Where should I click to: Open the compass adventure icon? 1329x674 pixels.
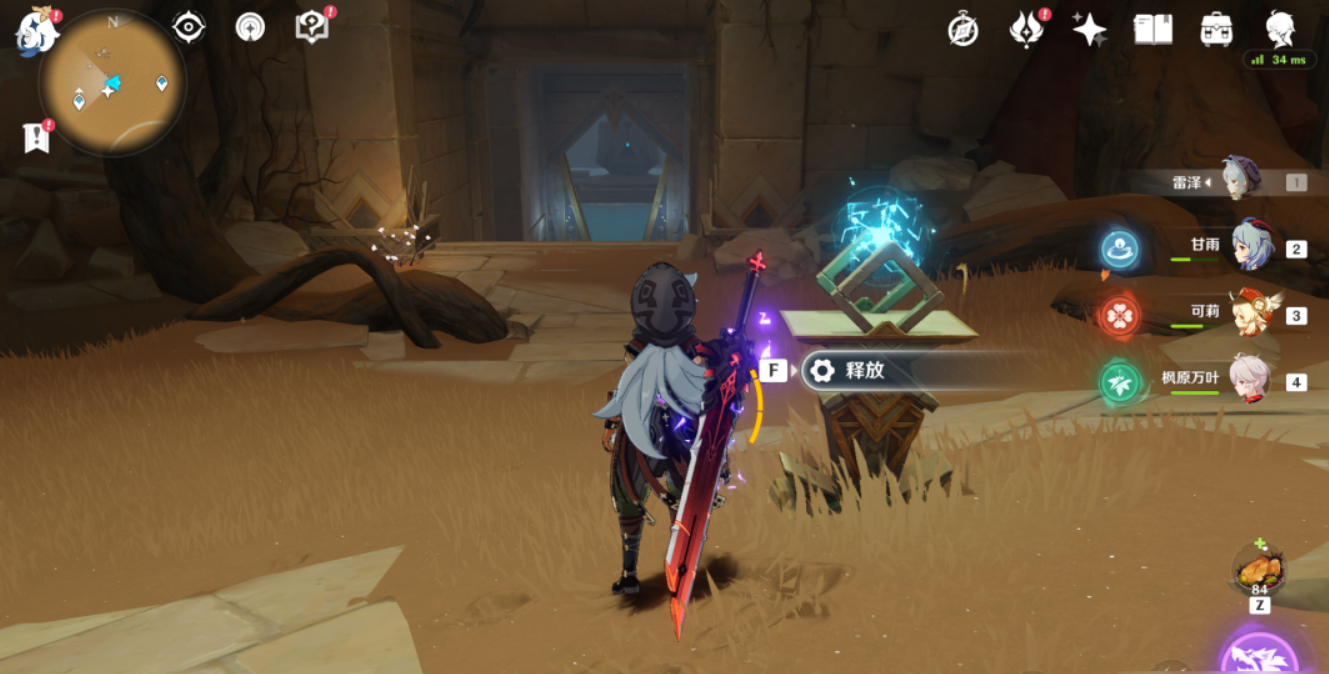point(963,30)
